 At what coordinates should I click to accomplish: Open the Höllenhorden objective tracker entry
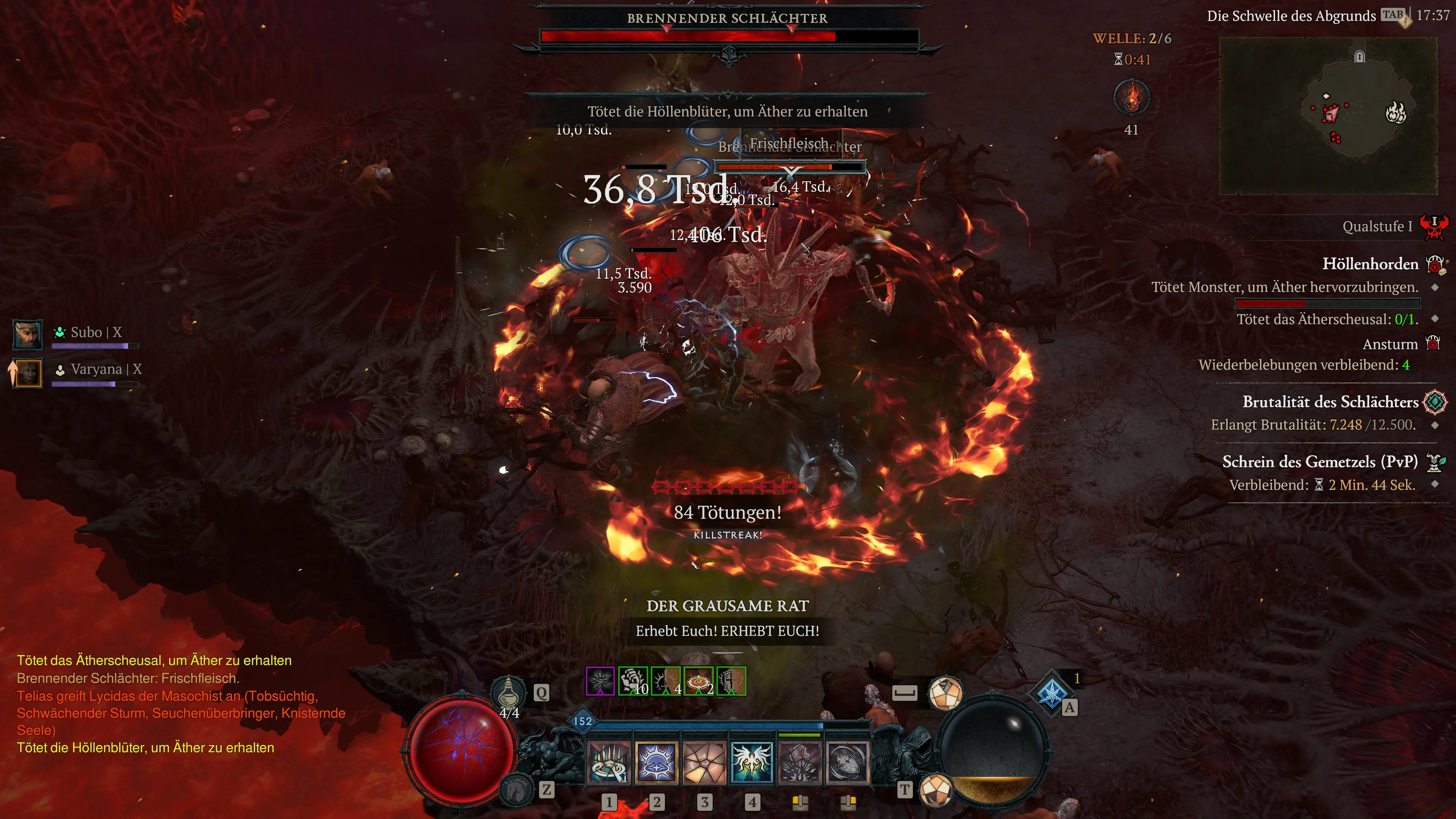(x=1370, y=264)
